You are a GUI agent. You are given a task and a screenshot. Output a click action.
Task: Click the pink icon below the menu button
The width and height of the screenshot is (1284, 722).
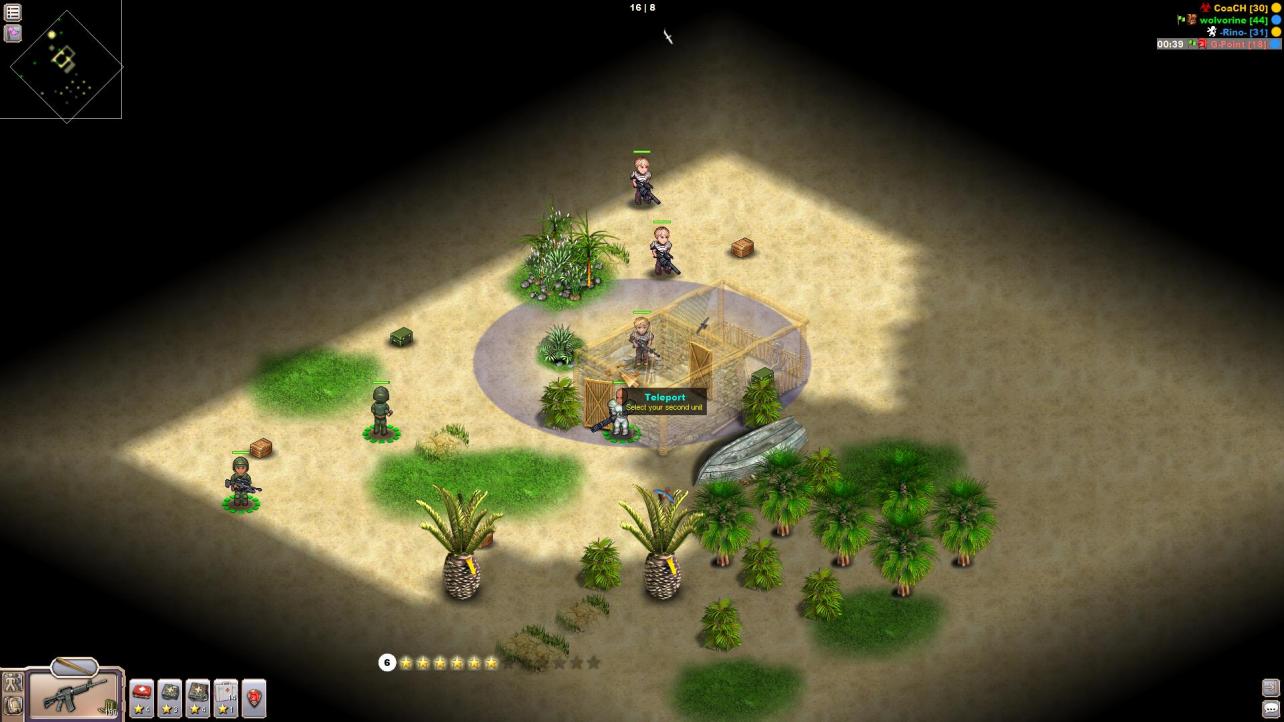click(x=13, y=33)
